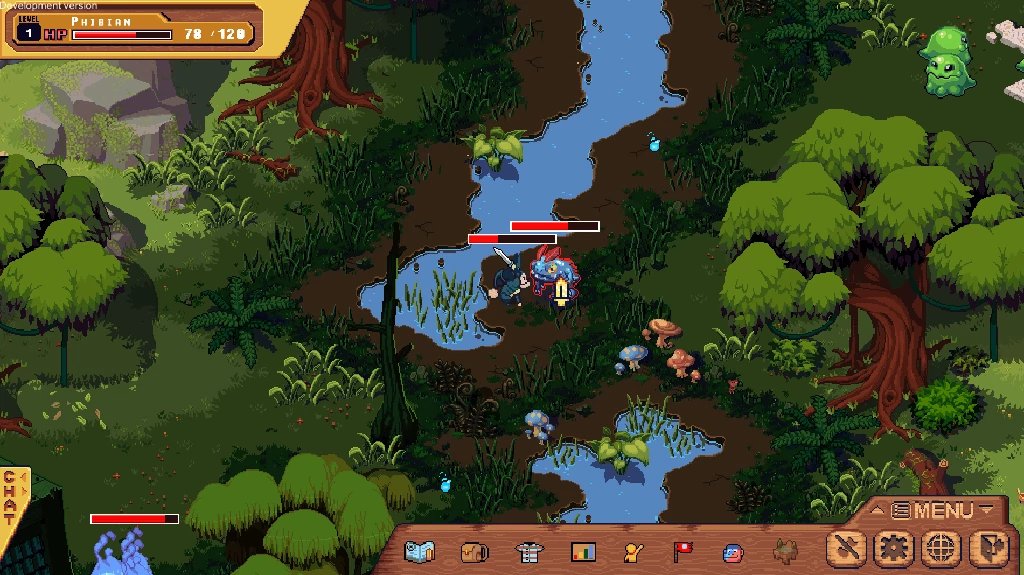Image resolution: width=1024 pixels, height=575 pixels.
Task: Open the striped shirt equipment icon
Action: pyautogui.click(x=528, y=550)
